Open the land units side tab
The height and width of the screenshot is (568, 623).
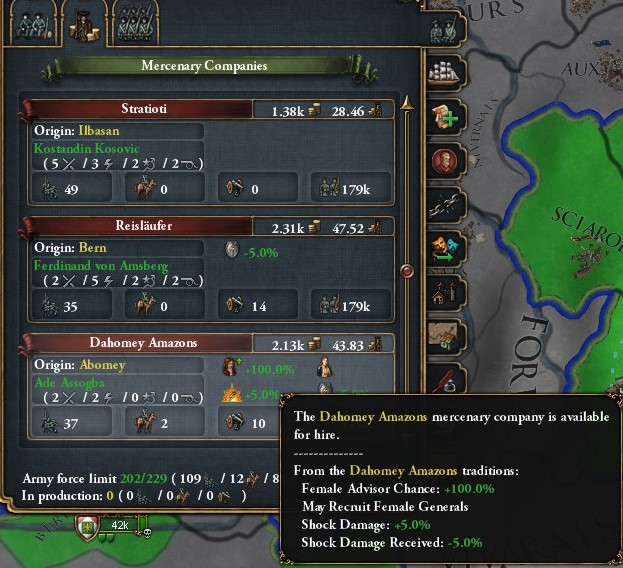coord(445,27)
